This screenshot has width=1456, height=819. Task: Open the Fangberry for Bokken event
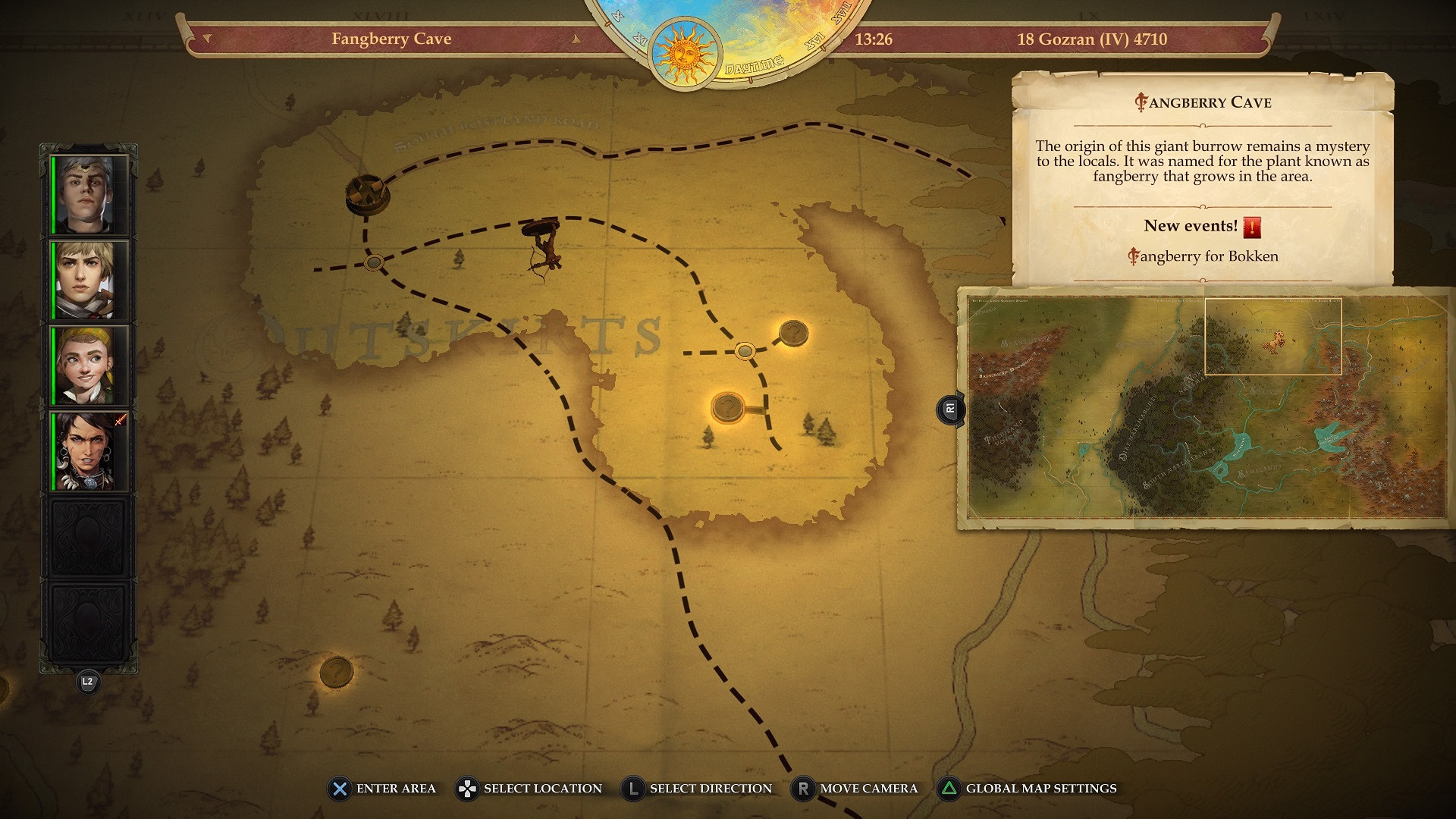[x=1203, y=256]
